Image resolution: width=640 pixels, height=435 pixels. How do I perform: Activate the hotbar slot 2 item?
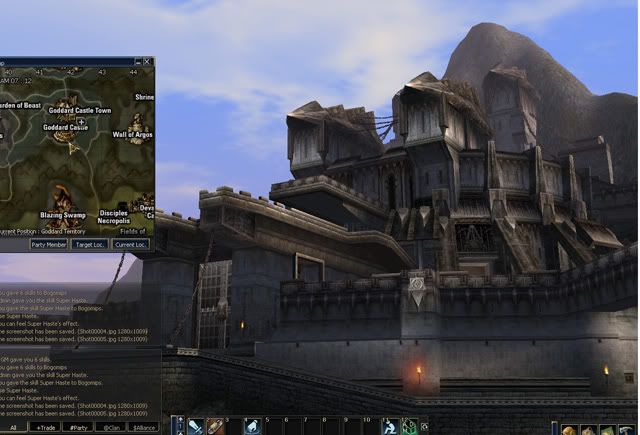point(215,427)
